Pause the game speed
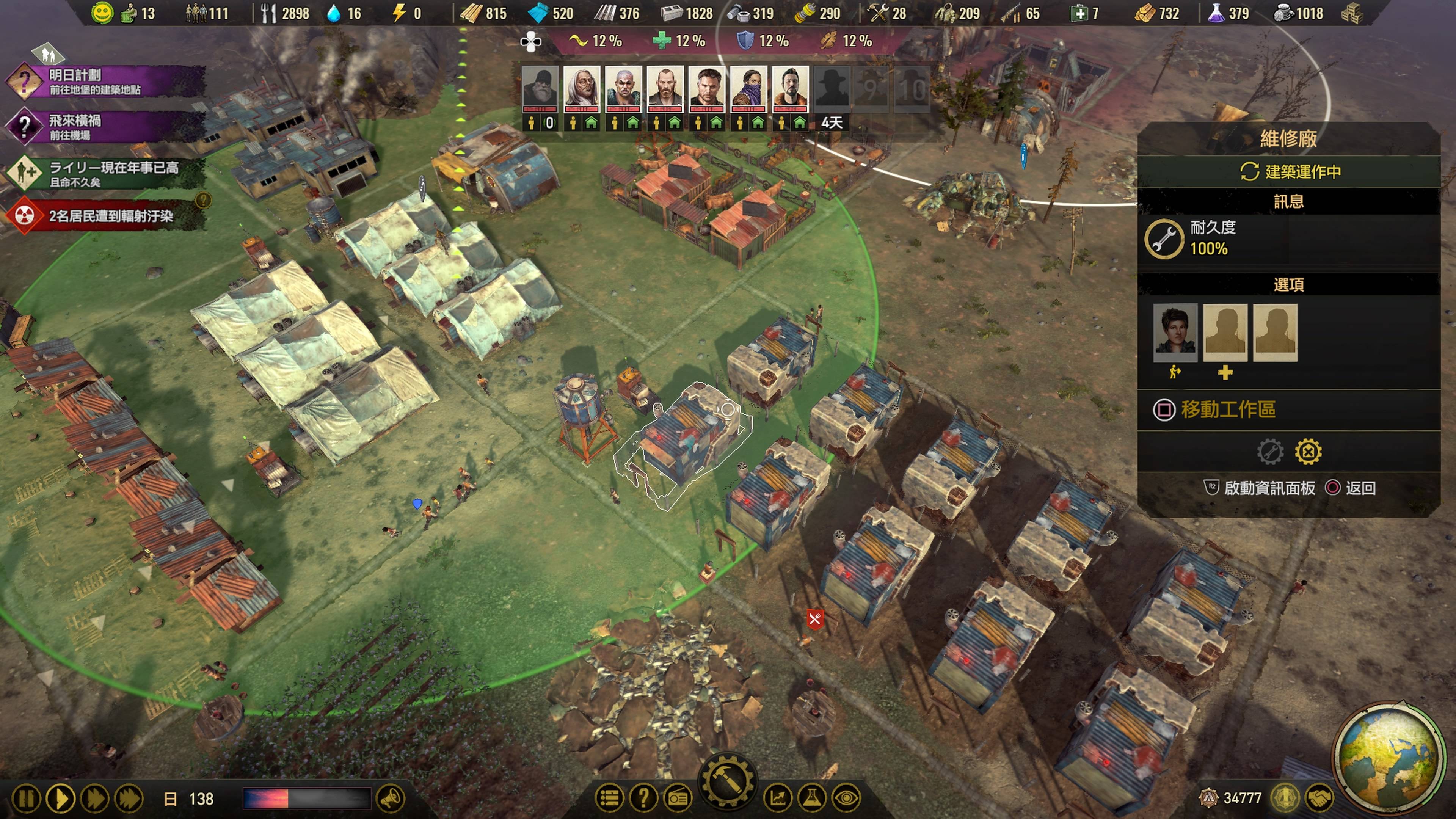Viewport: 1456px width, 819px height. coord(26,799)
